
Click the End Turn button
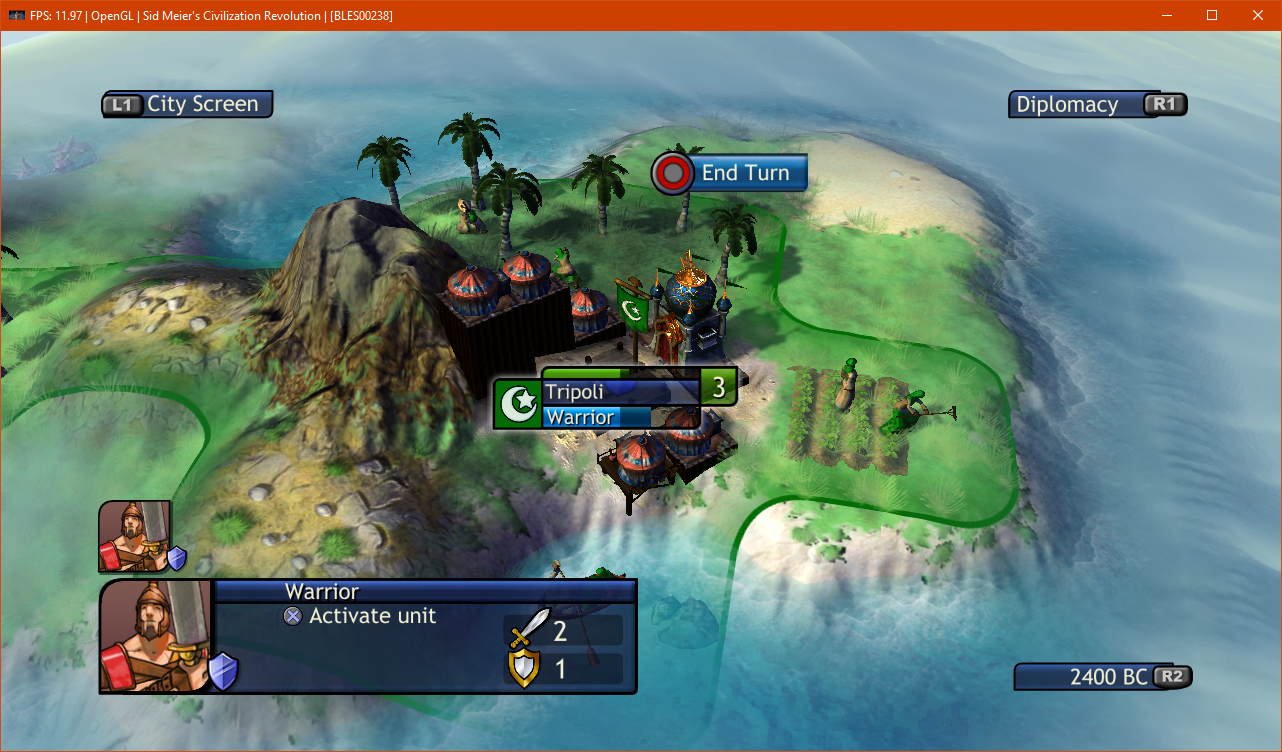click(729, 173)
